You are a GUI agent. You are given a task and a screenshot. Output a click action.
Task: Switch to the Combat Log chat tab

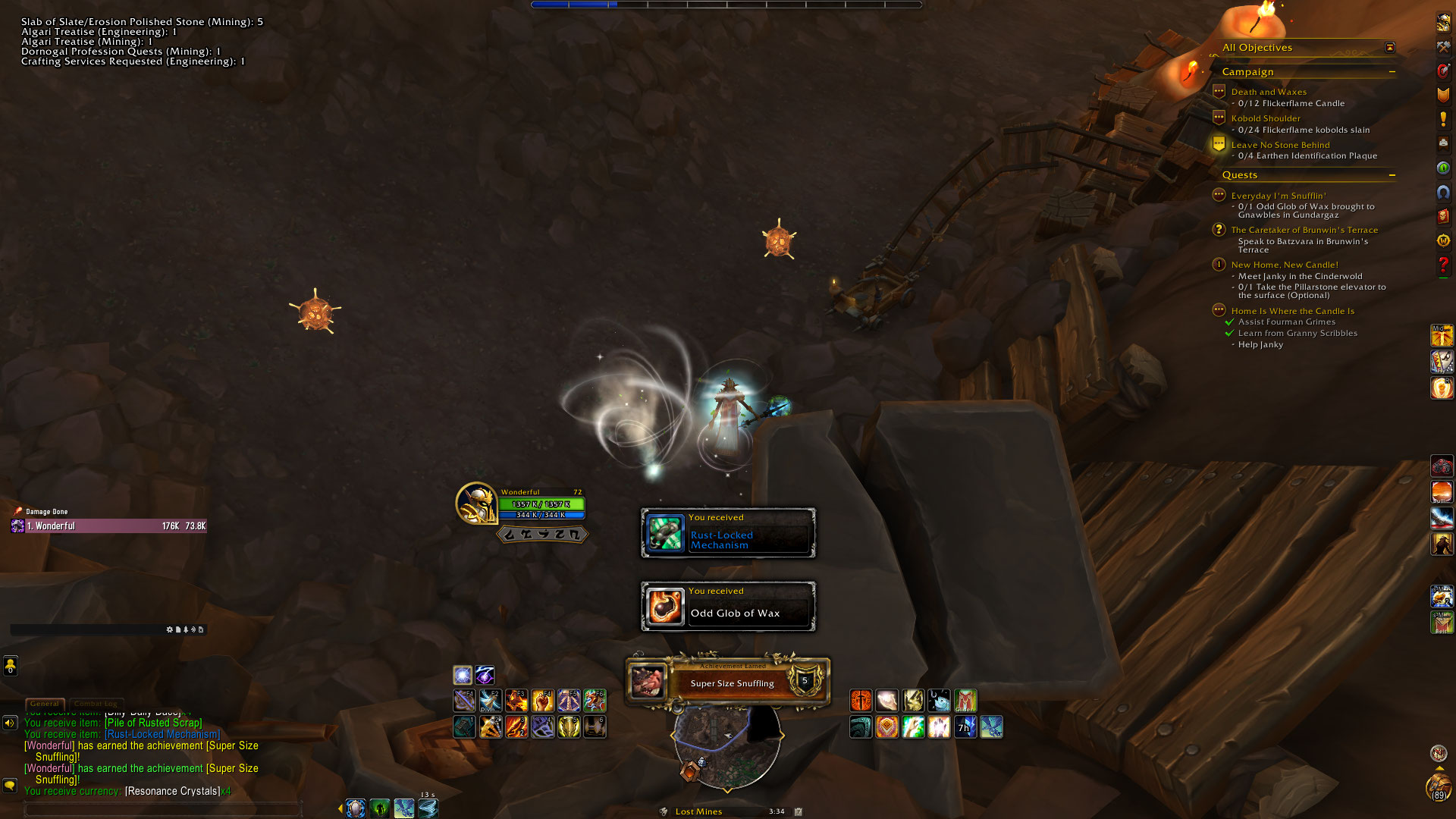coord(96,704)
